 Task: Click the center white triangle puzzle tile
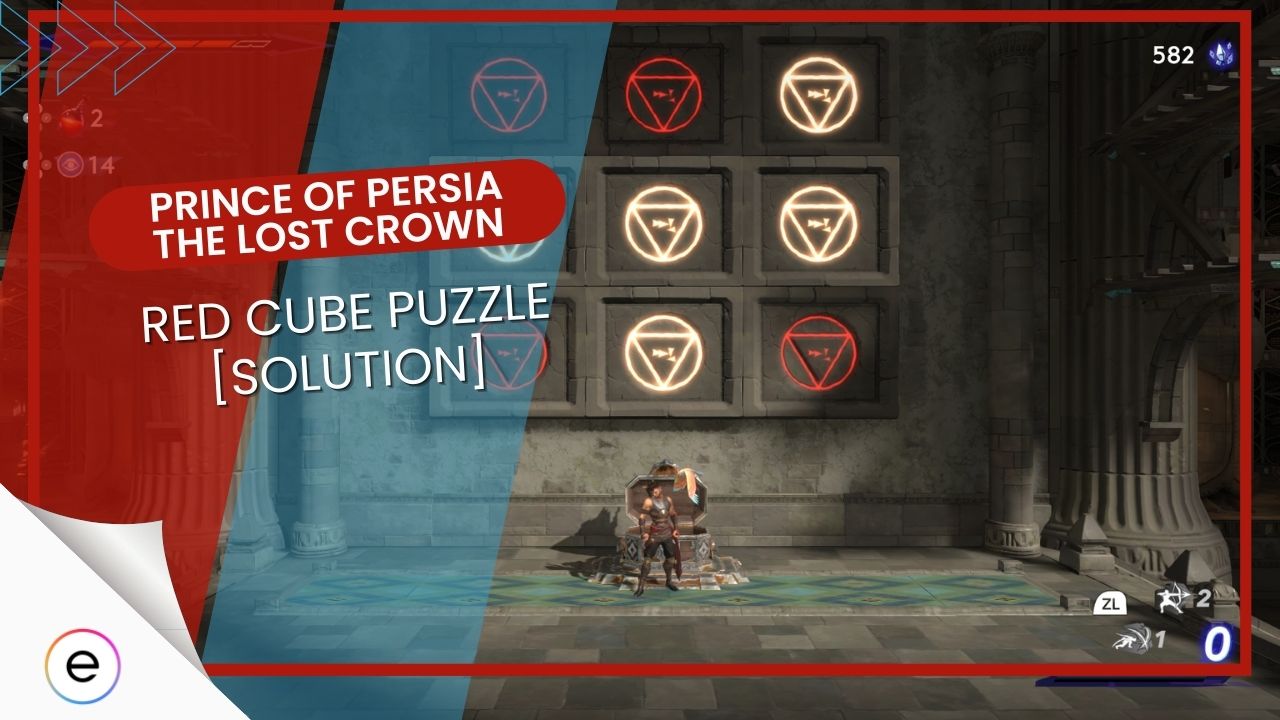[665, 220]
